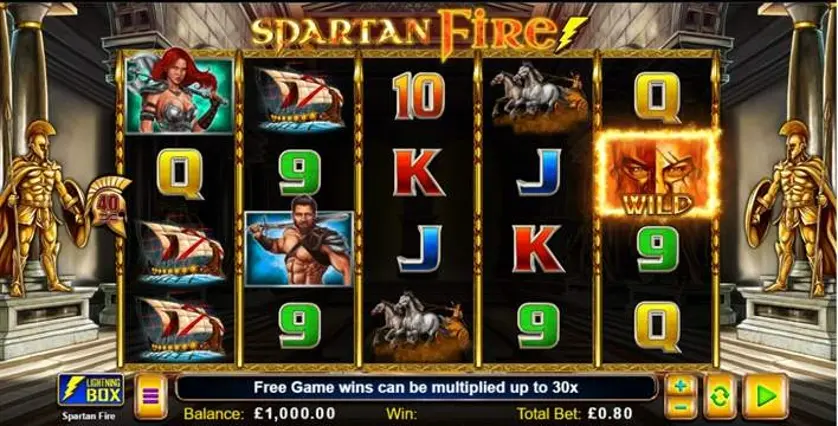Spin the reels with the play button
Viewport: 838px width, 426px height.
pyautogui.click(x=766, y=396)
